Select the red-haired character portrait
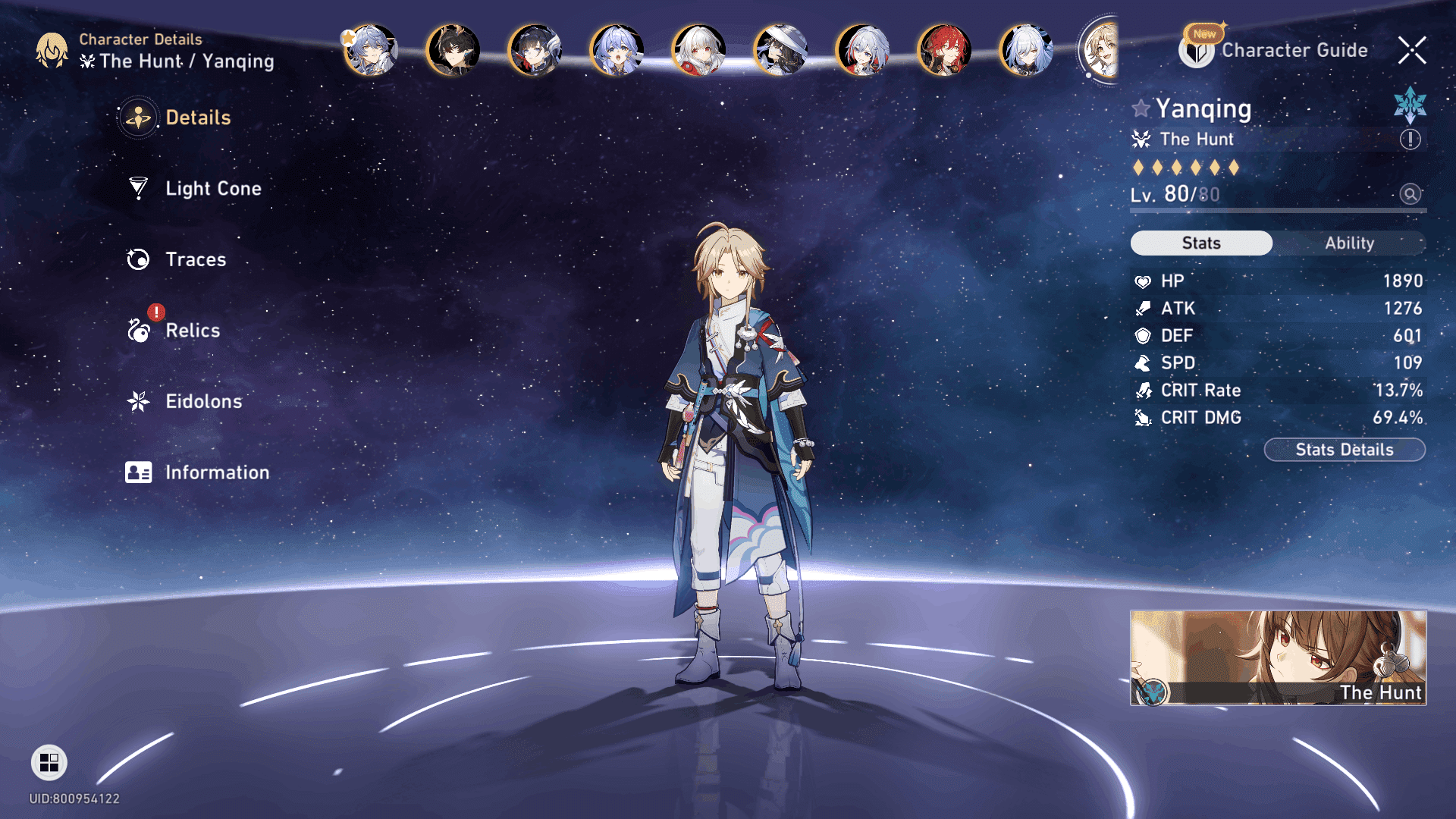 click(944, 51)
